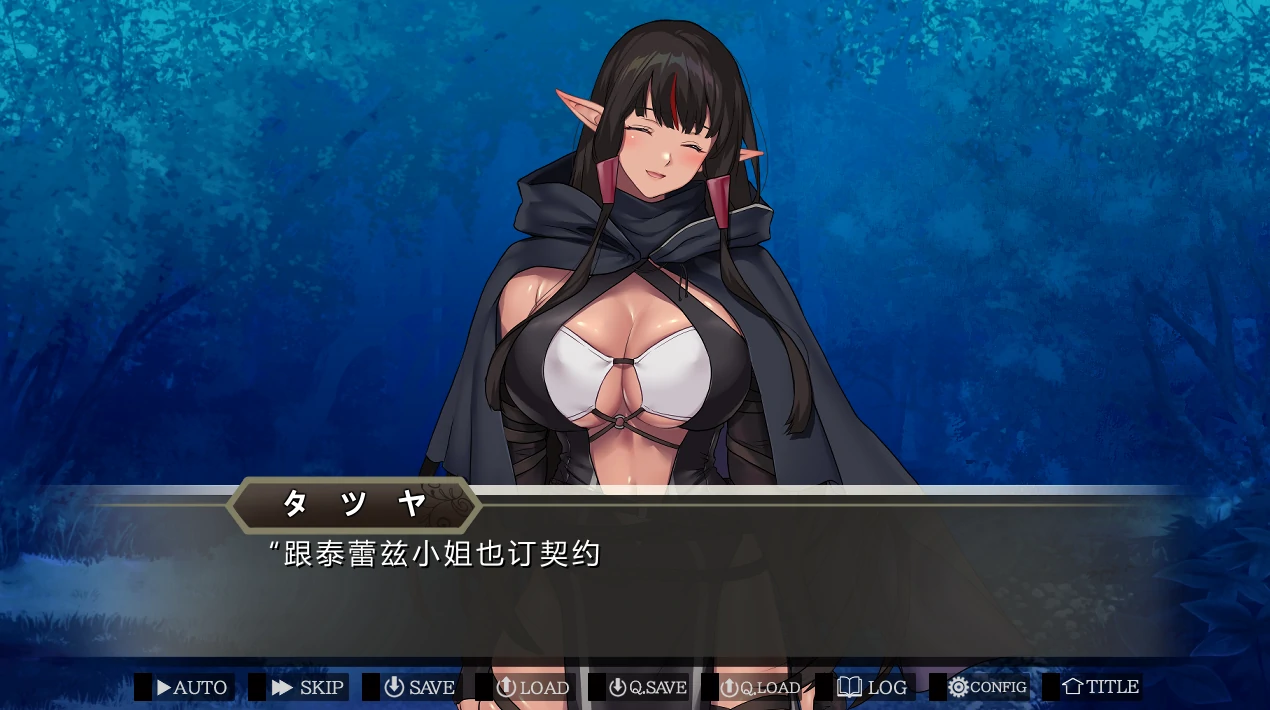Screen dimensions: 1270x710
Task: Quick load using Q.LOAD
Action: coord(761,688)
